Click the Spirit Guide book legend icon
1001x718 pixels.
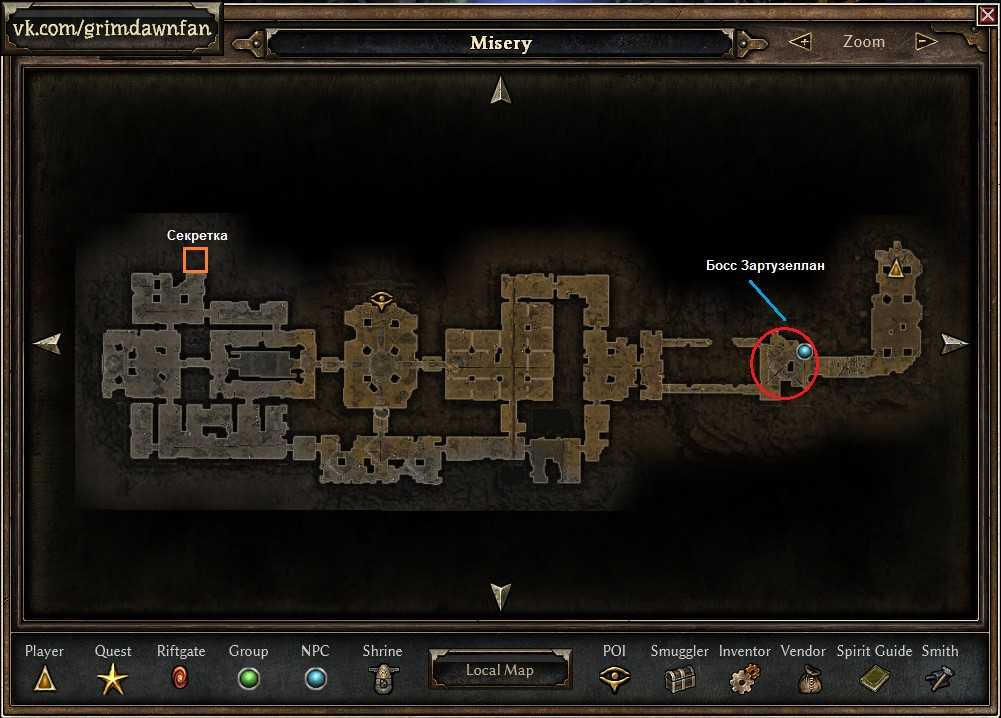click(x=874, y=680)
